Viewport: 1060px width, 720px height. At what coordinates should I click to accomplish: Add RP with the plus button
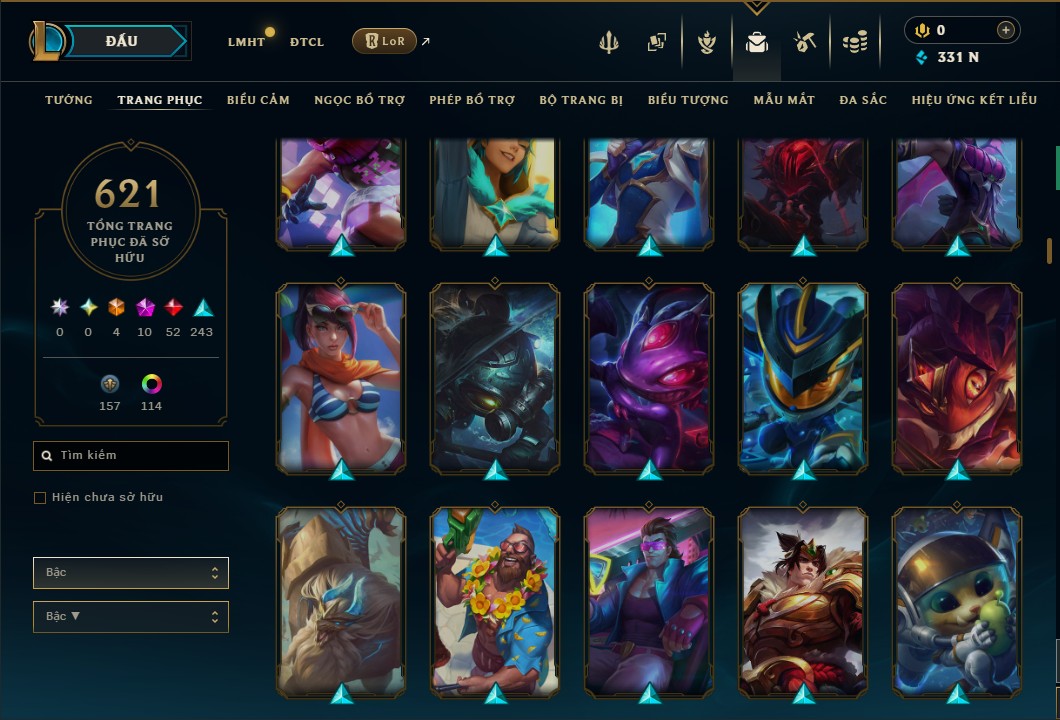click(1005, 30)
